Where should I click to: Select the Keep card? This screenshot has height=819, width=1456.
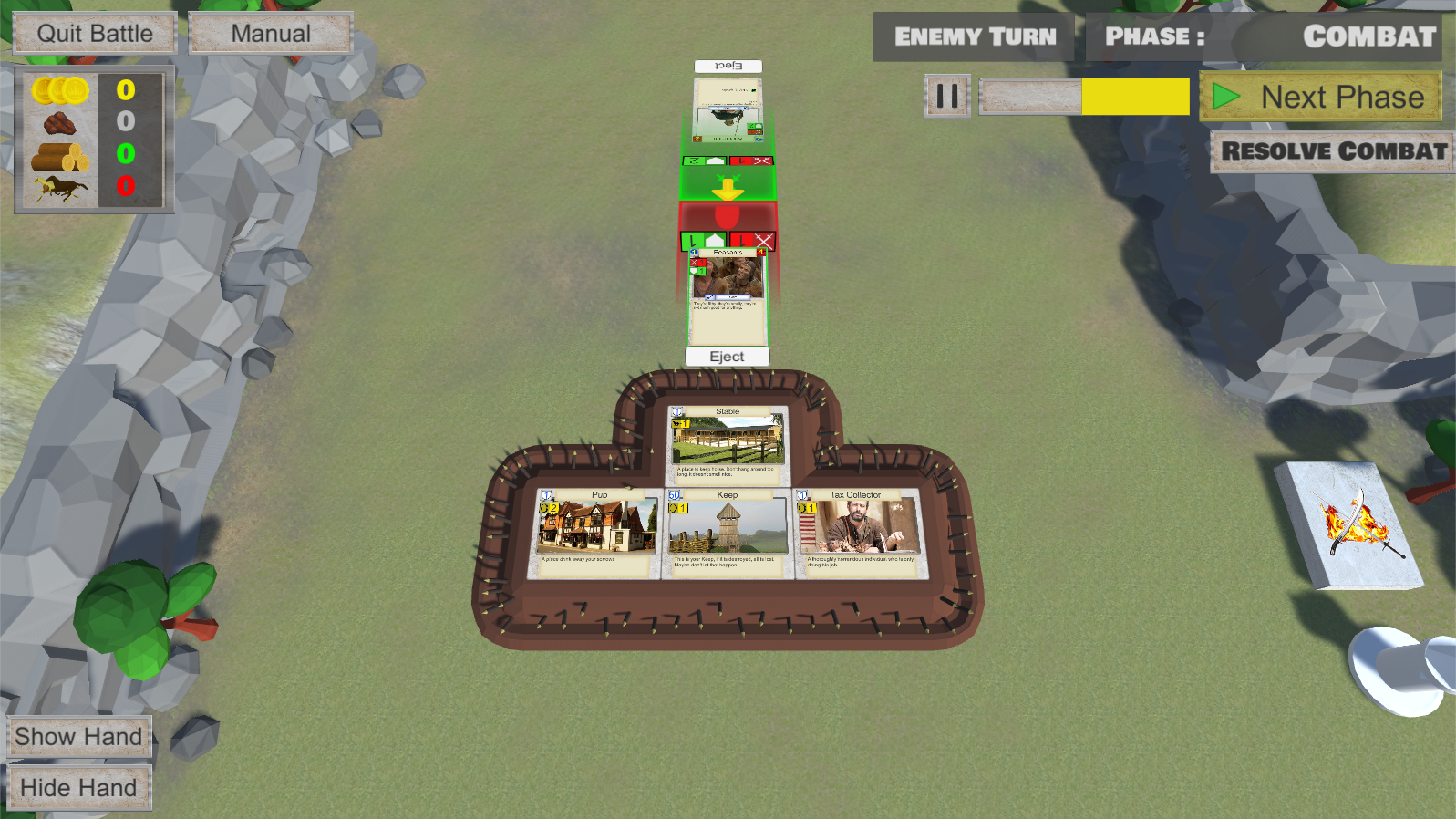click(x=727, y=533)
